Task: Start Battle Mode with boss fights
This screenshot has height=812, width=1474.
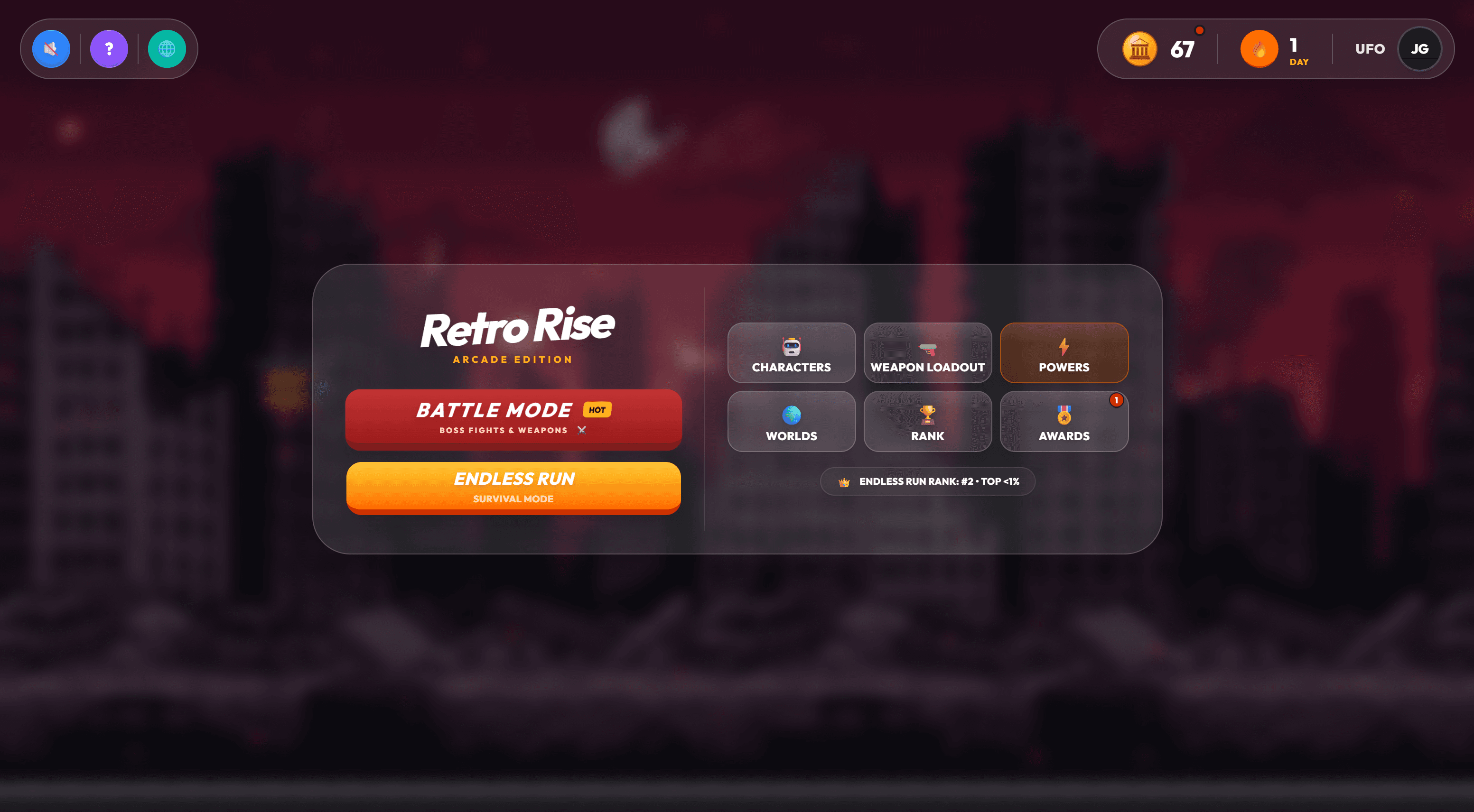Action: 513,419
